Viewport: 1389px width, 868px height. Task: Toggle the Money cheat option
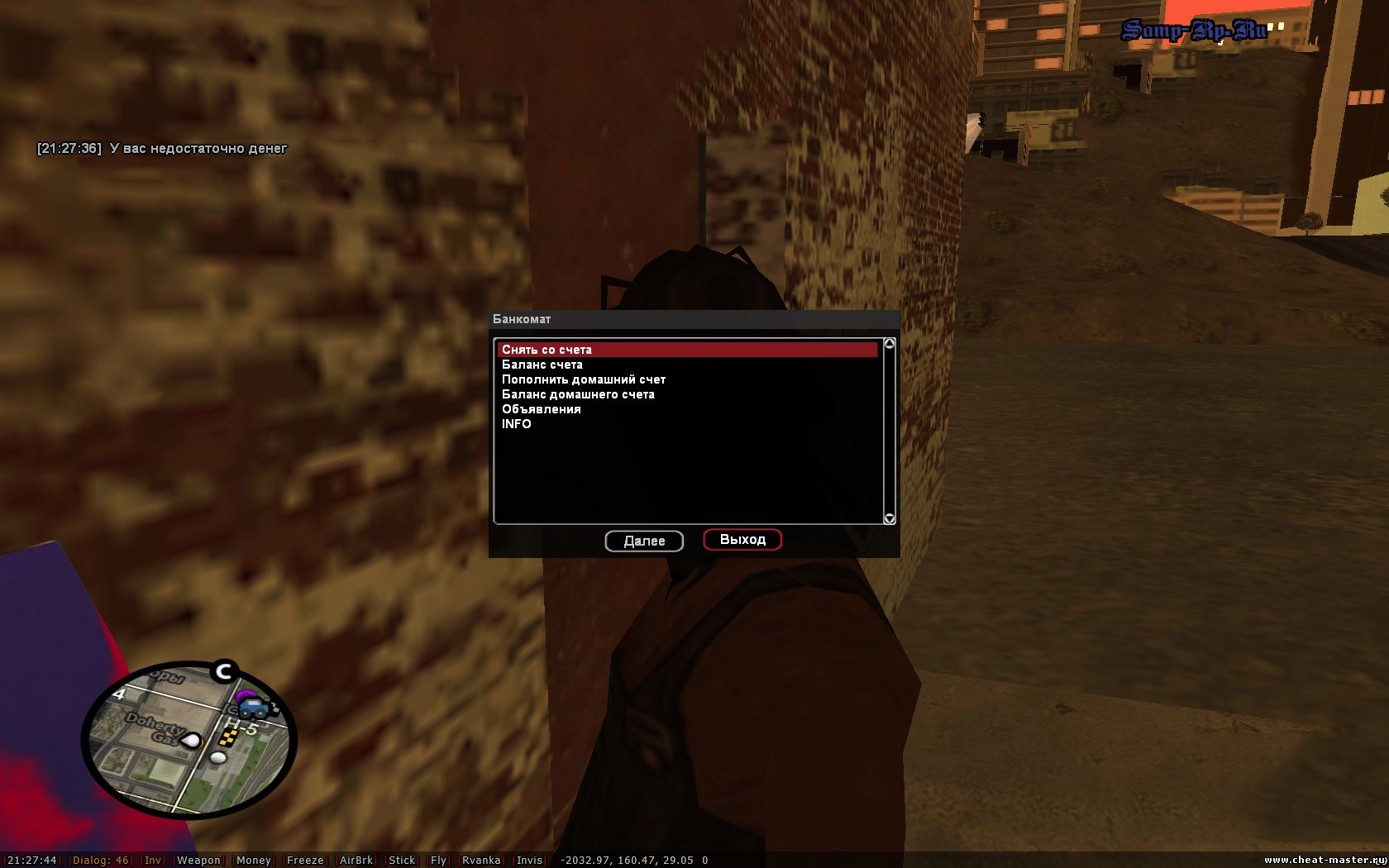tap(253, 861)
